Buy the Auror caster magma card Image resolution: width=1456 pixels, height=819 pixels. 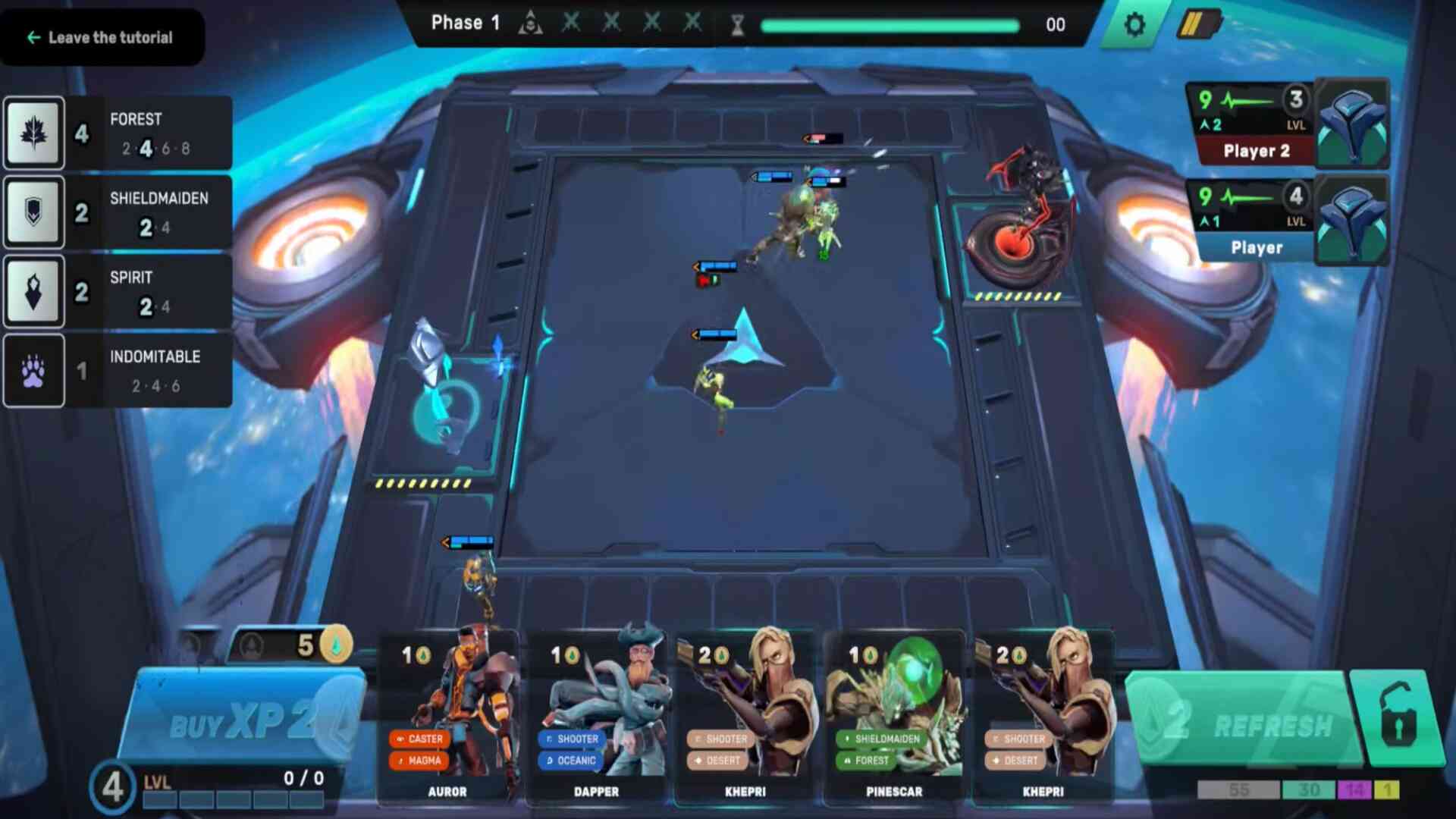tap(447, 714)
